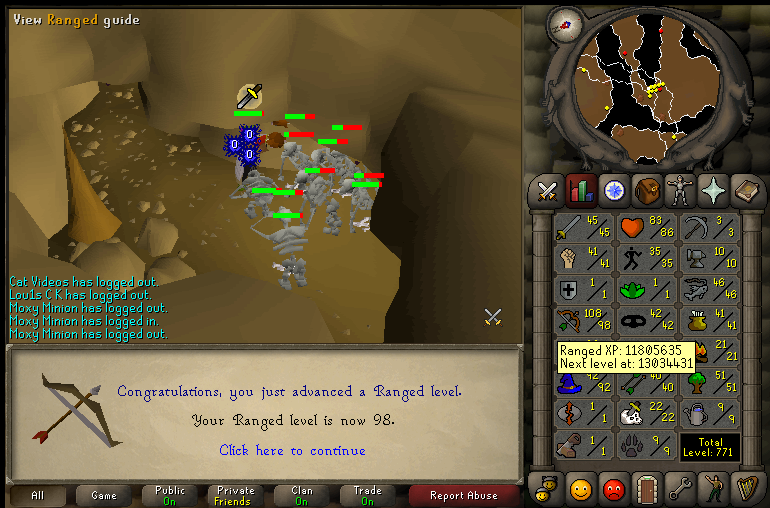Open the inventory backpack tab
Image resolution: width=770 pixels, height=508 pixels.
click(647, 189)
